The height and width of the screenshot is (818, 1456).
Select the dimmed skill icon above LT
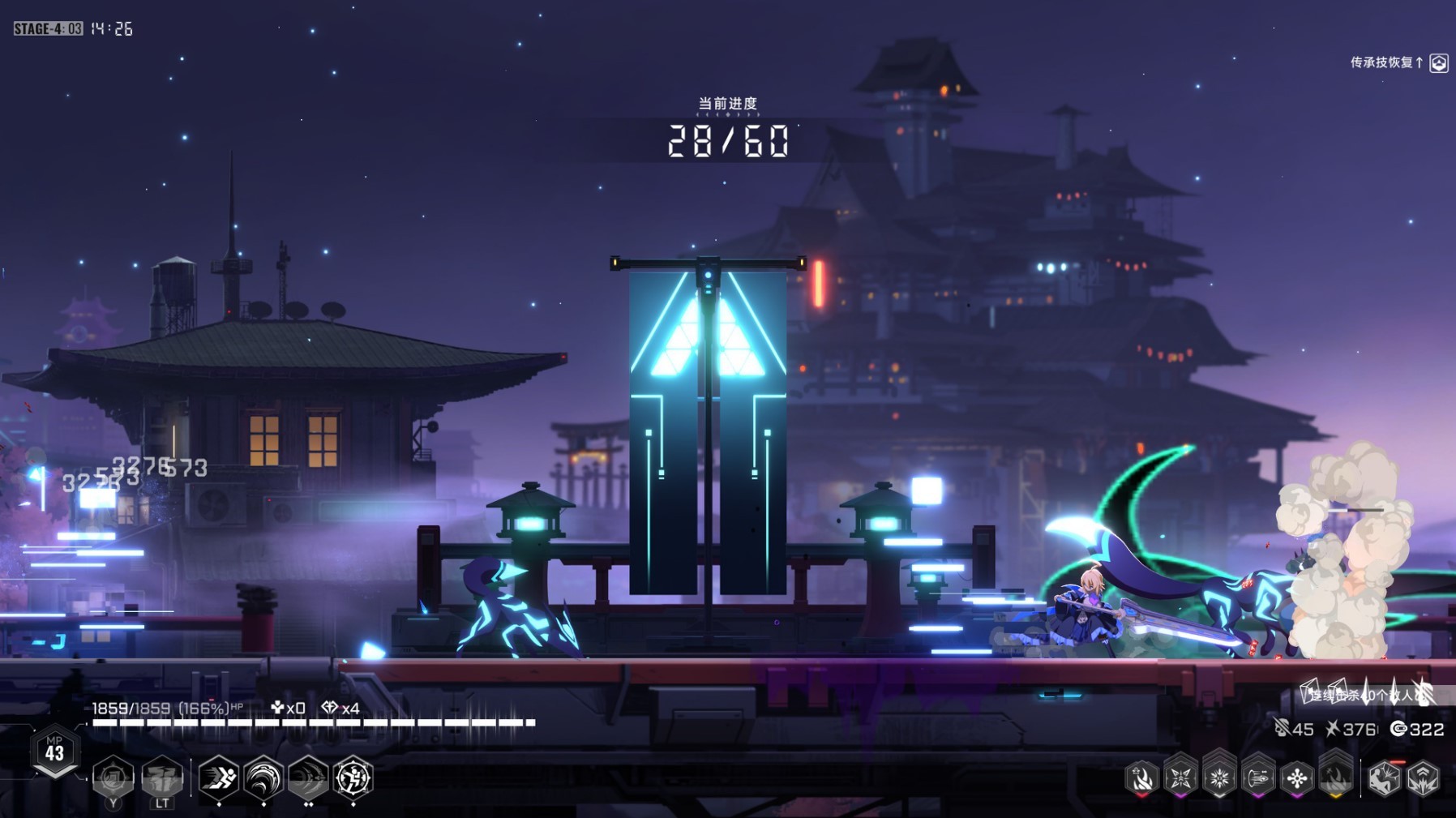point(162,778)
